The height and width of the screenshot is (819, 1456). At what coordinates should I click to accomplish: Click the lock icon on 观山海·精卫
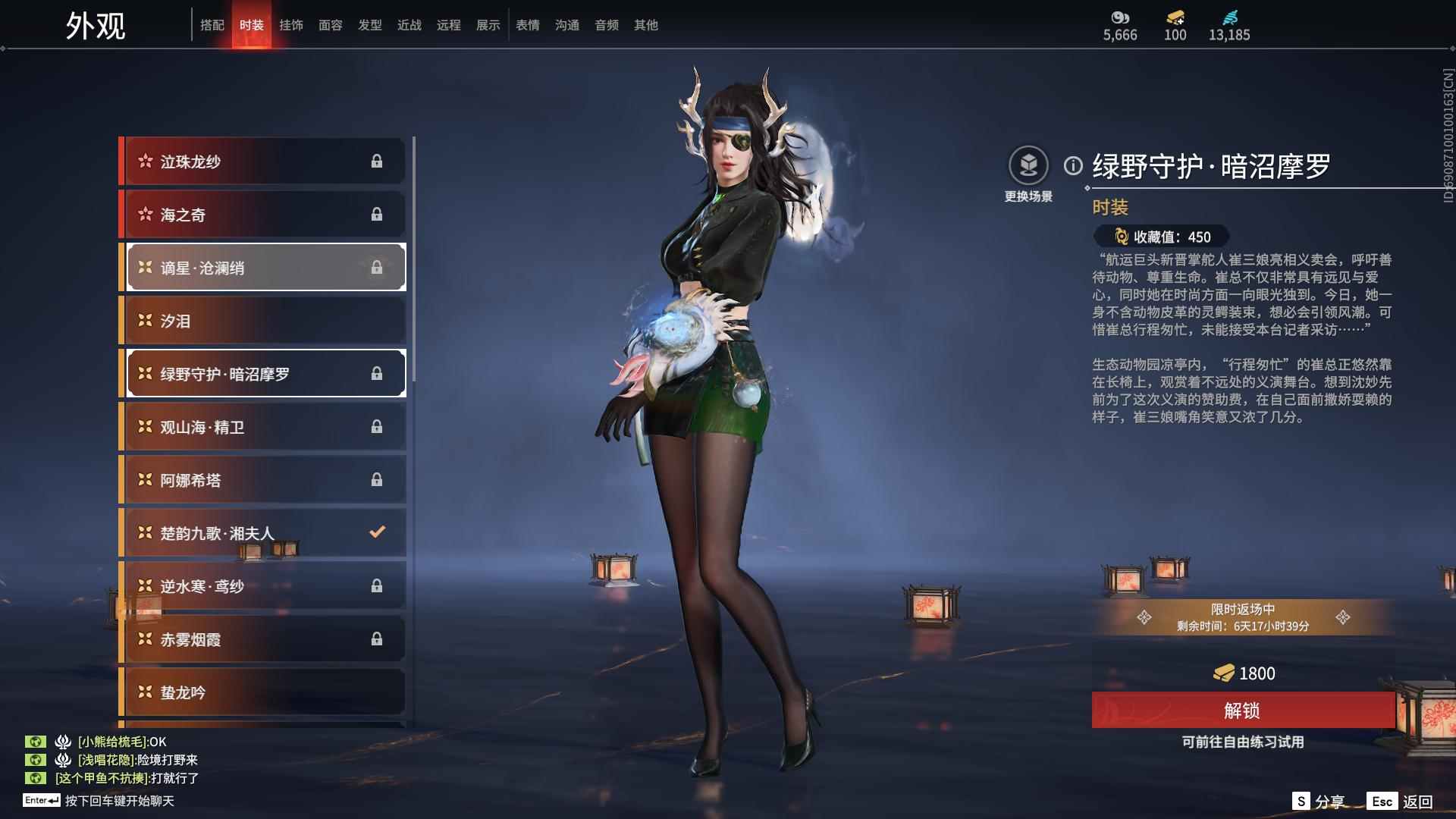point(378,427)
